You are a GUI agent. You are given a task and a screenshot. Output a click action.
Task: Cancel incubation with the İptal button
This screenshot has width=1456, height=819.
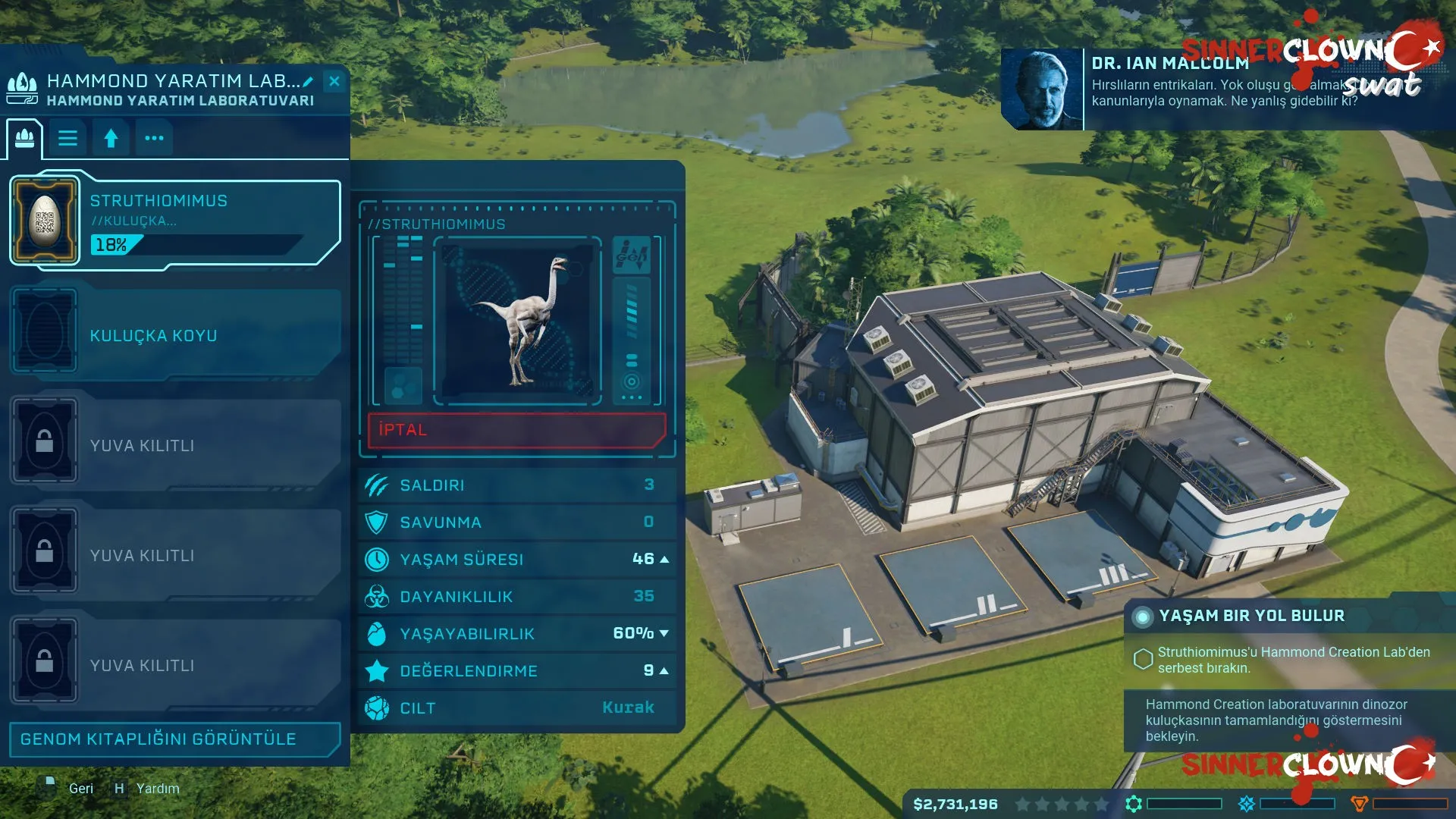(x=516, y=430)
